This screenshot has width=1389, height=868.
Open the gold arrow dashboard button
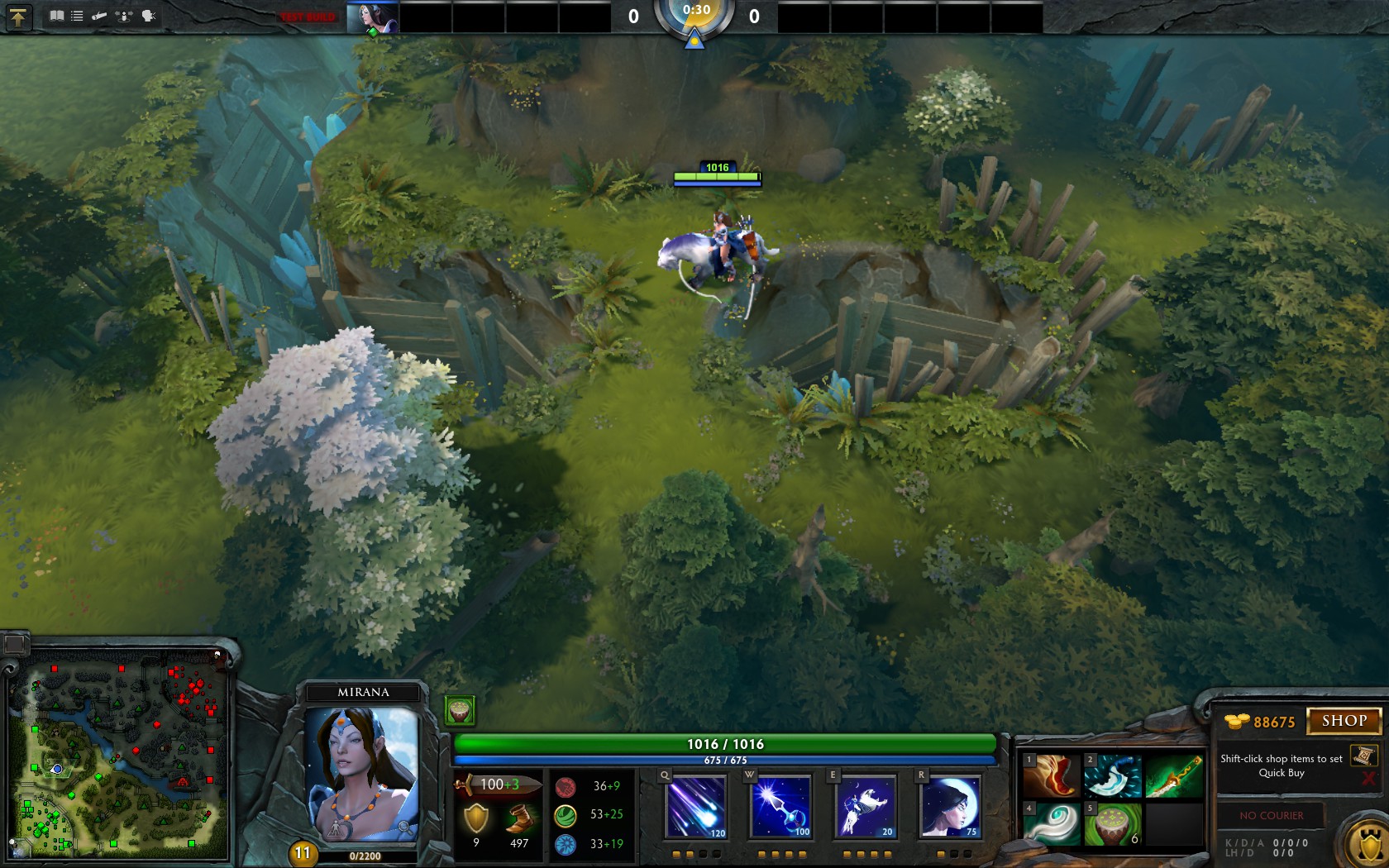(18, 17)
